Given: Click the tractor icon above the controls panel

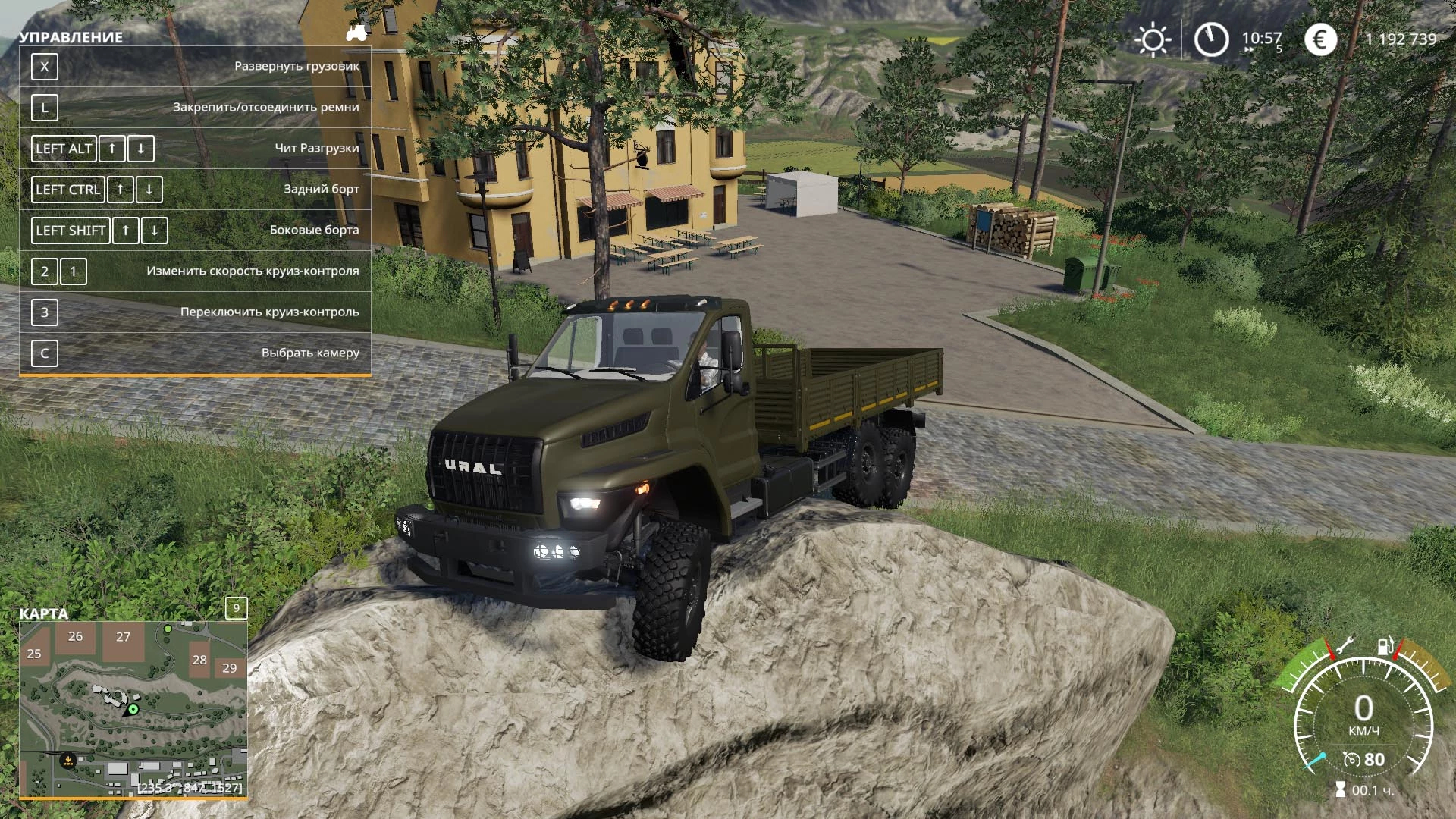Looking at the screenshot, I should (x=356, y=33).
